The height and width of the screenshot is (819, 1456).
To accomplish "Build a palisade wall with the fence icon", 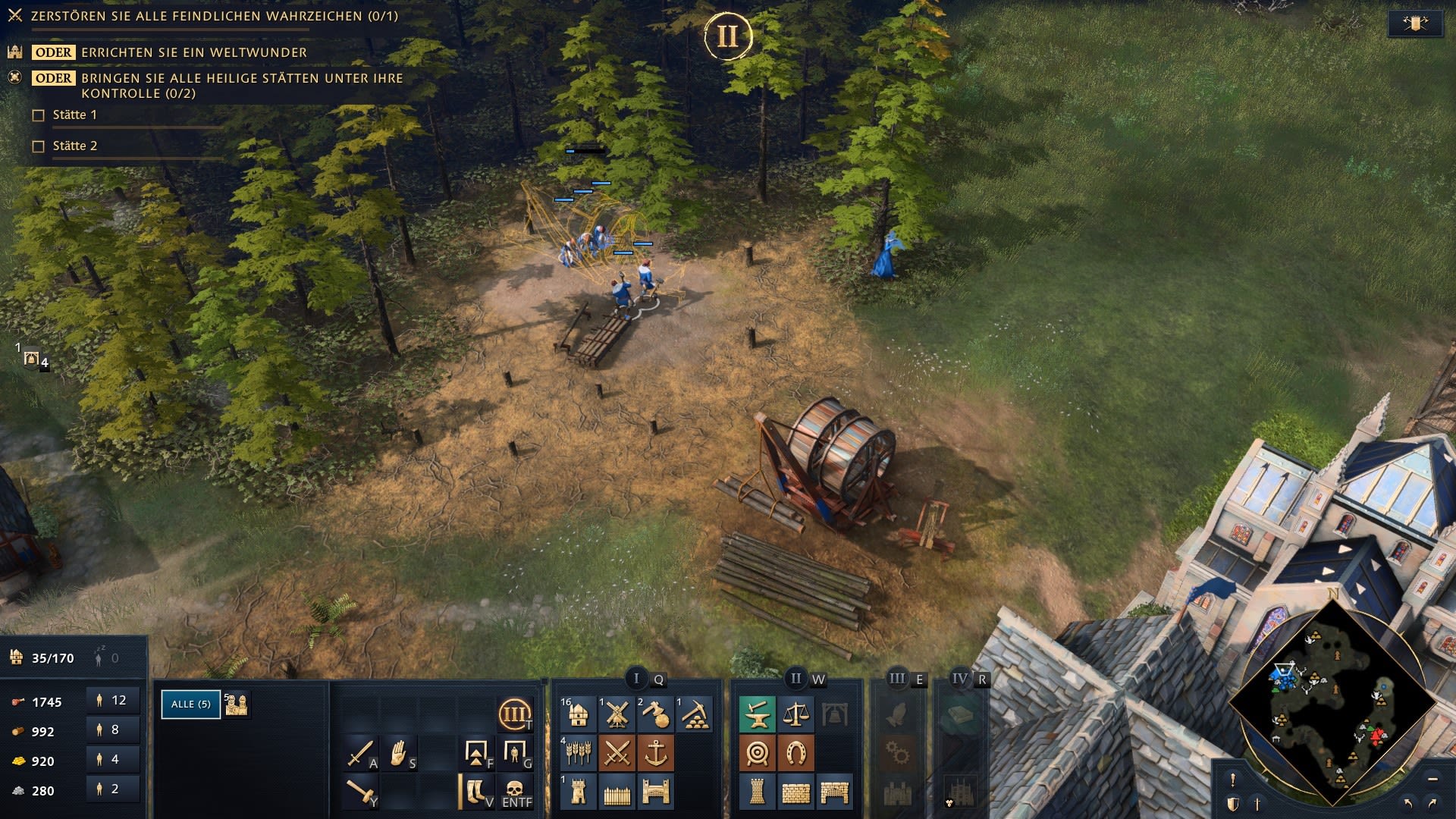I will (x=617, y=792).
